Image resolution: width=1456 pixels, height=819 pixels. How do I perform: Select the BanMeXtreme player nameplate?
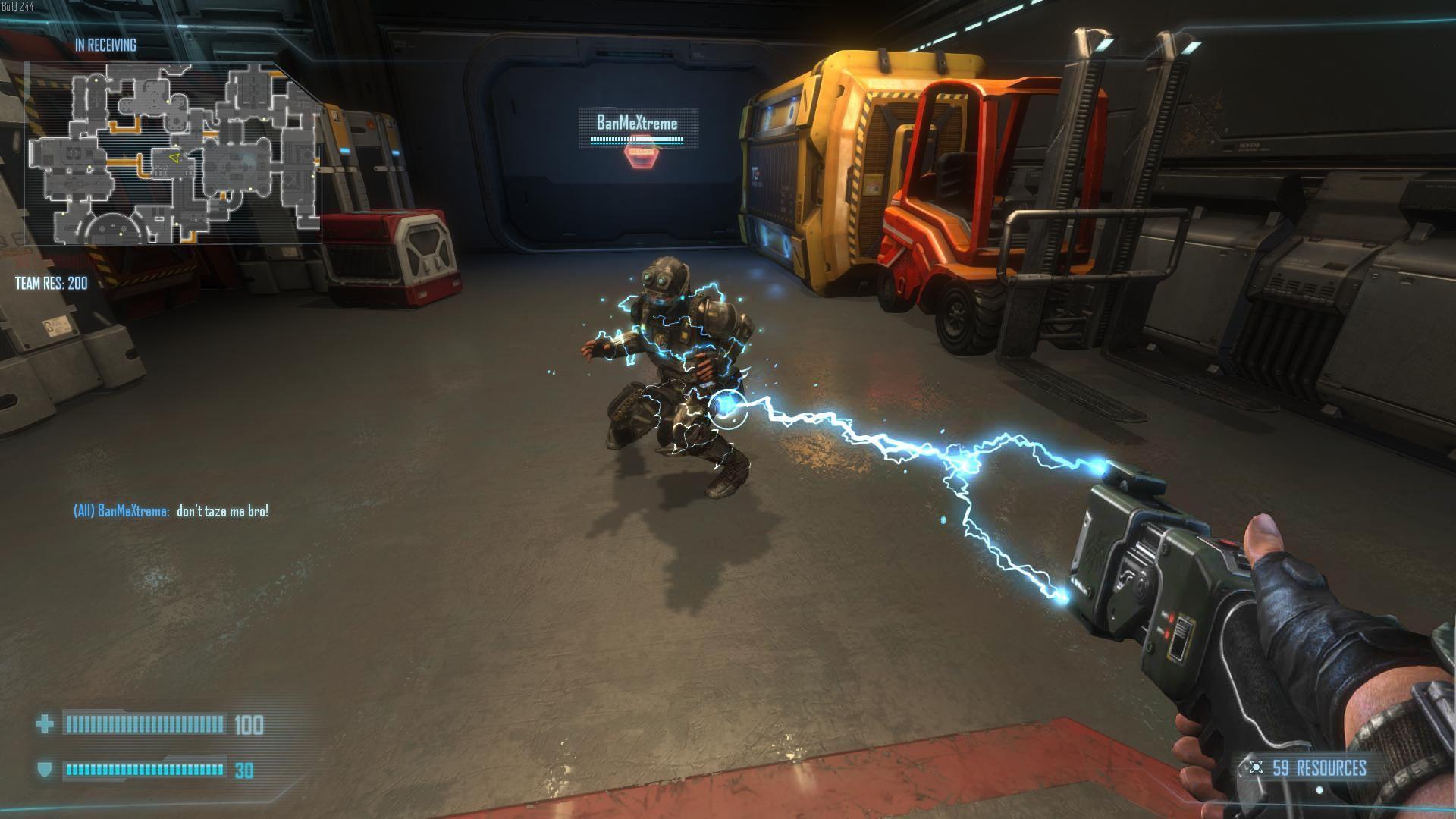(x=637, y=123)
